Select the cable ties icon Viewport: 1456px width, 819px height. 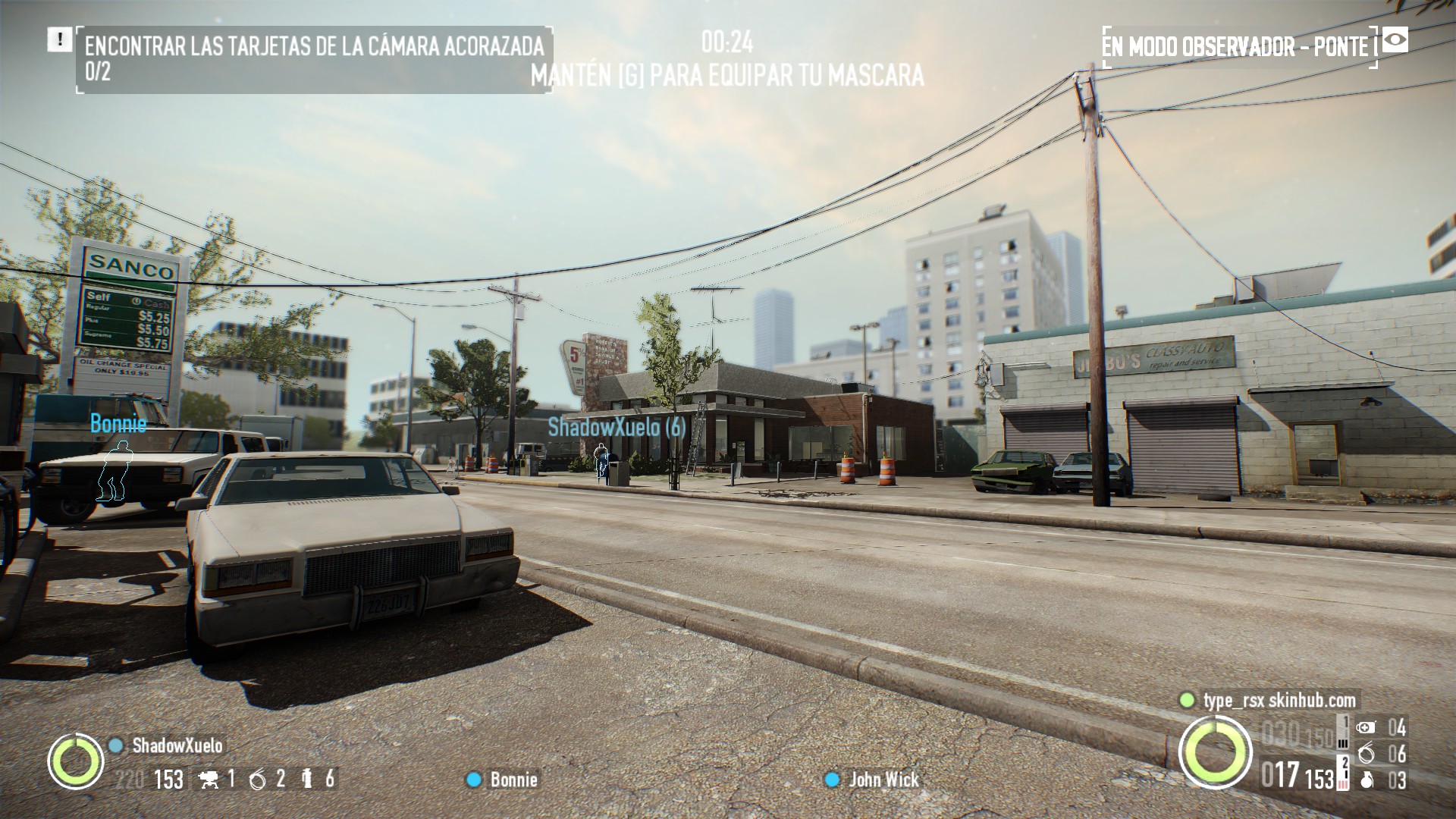(1367, 754)
